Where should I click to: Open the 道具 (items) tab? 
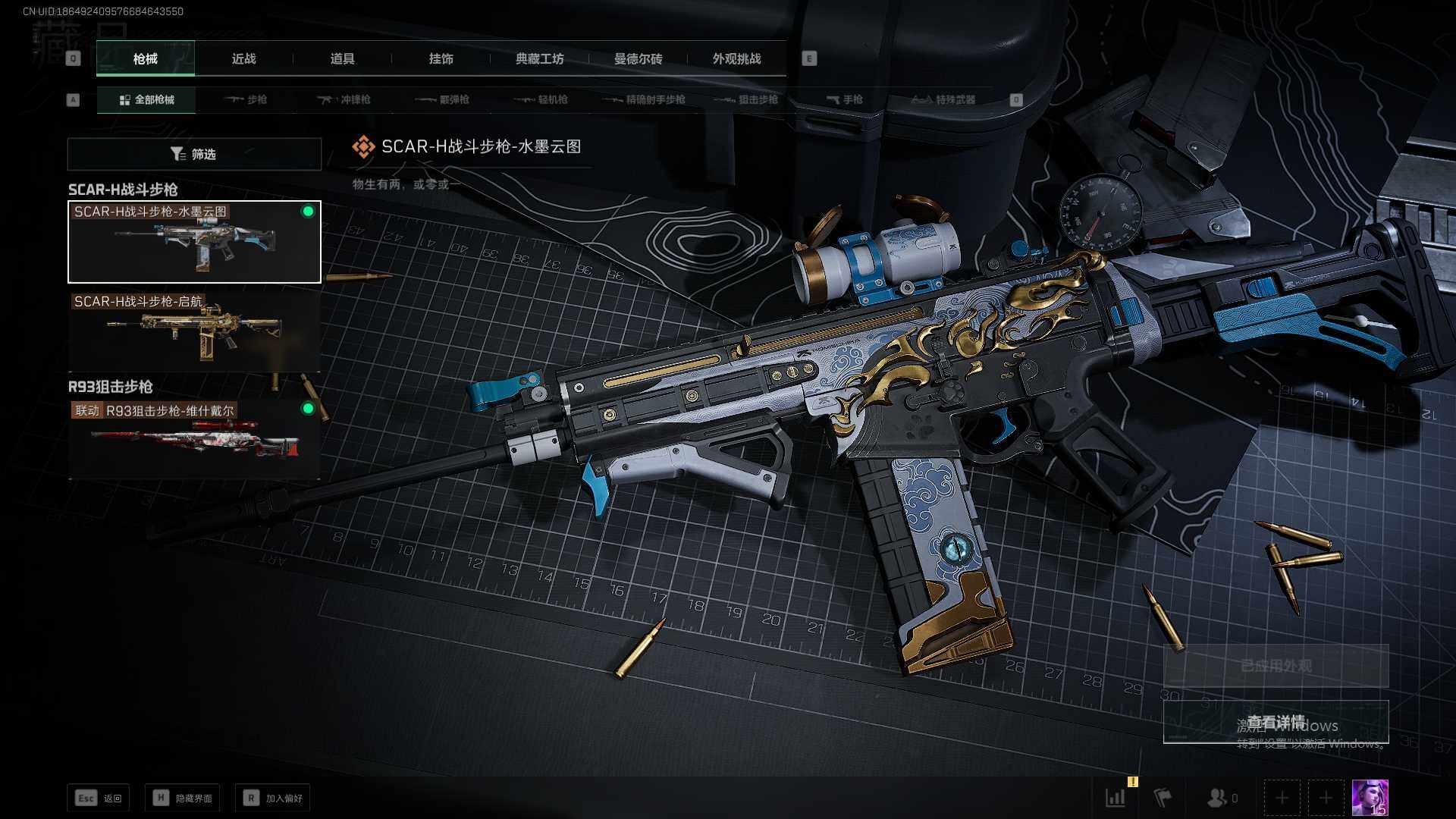click(x=342, y=58)
